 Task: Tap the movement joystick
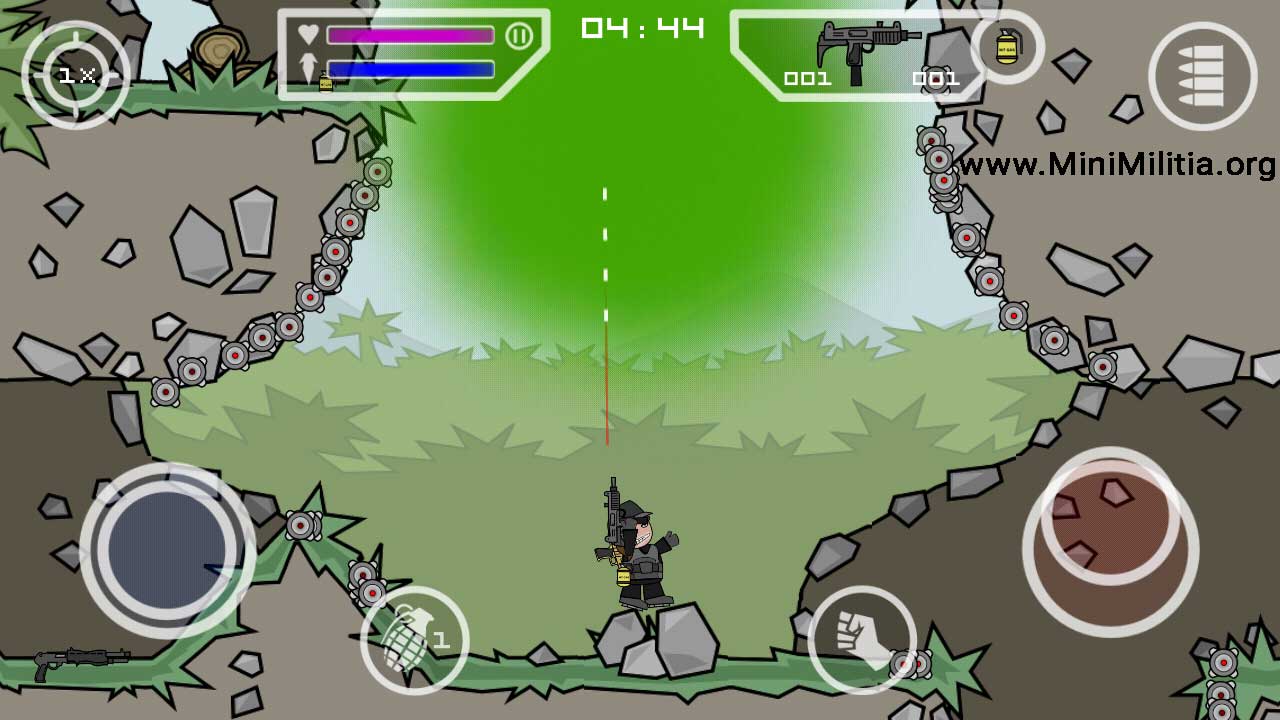click(x=168, y=545)
